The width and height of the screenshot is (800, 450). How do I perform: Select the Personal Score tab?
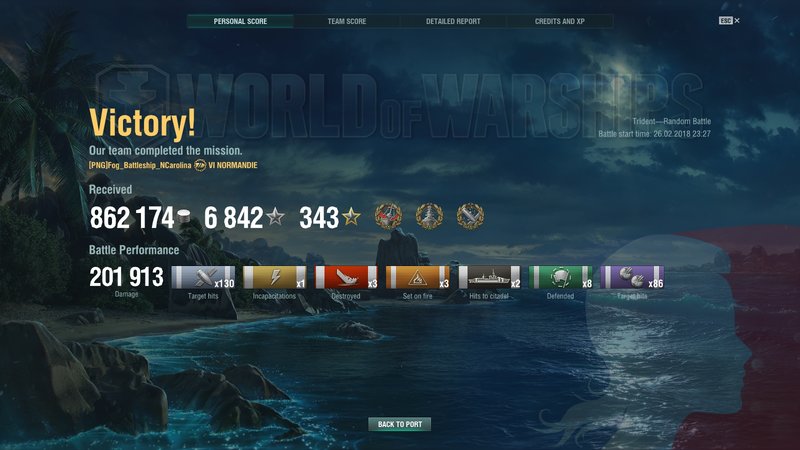(240, 21)
